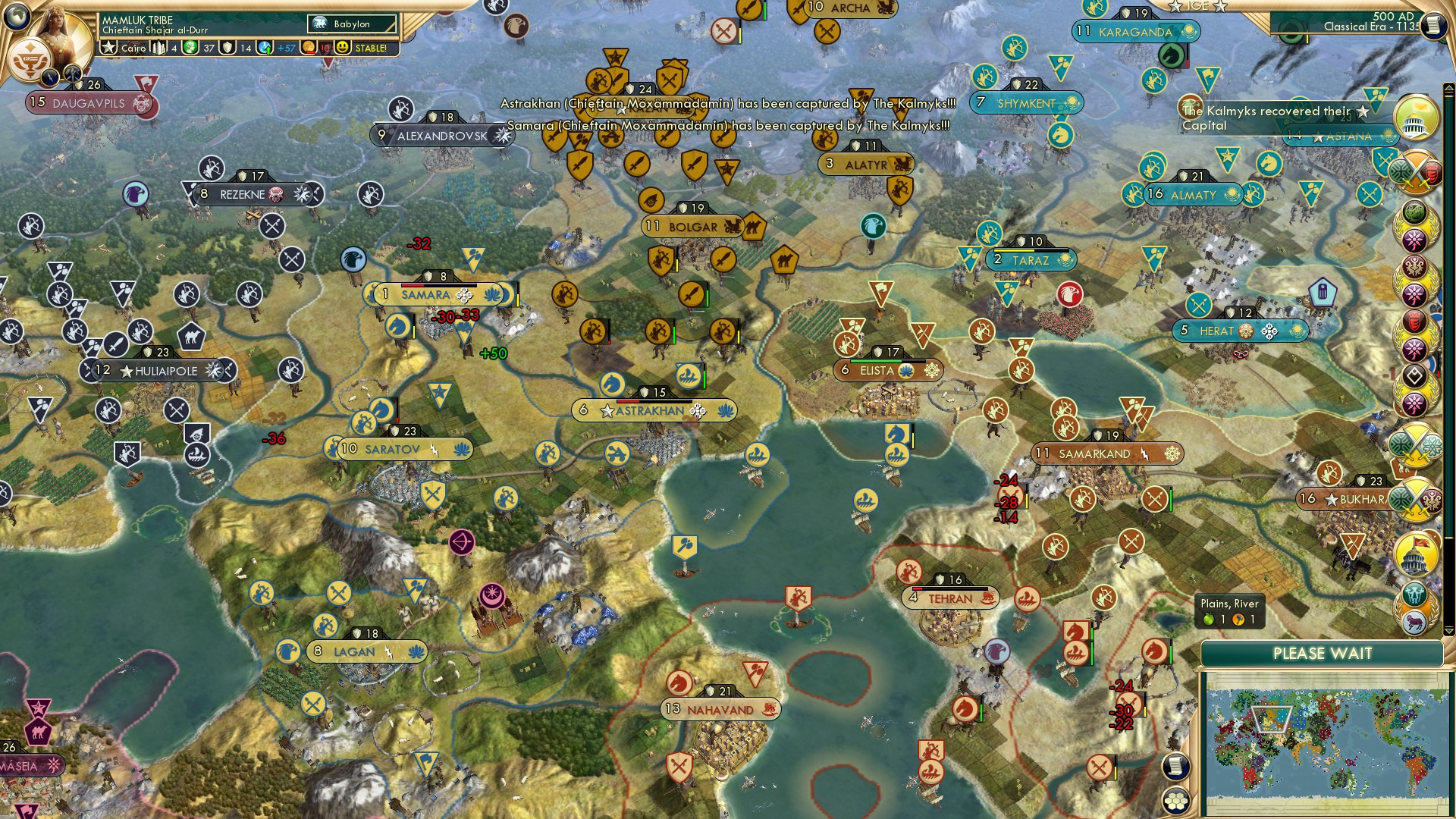Viewport: 1456px width, 819px height.
Task: Select the Samara city banner
Action: (x=427, y=294)
